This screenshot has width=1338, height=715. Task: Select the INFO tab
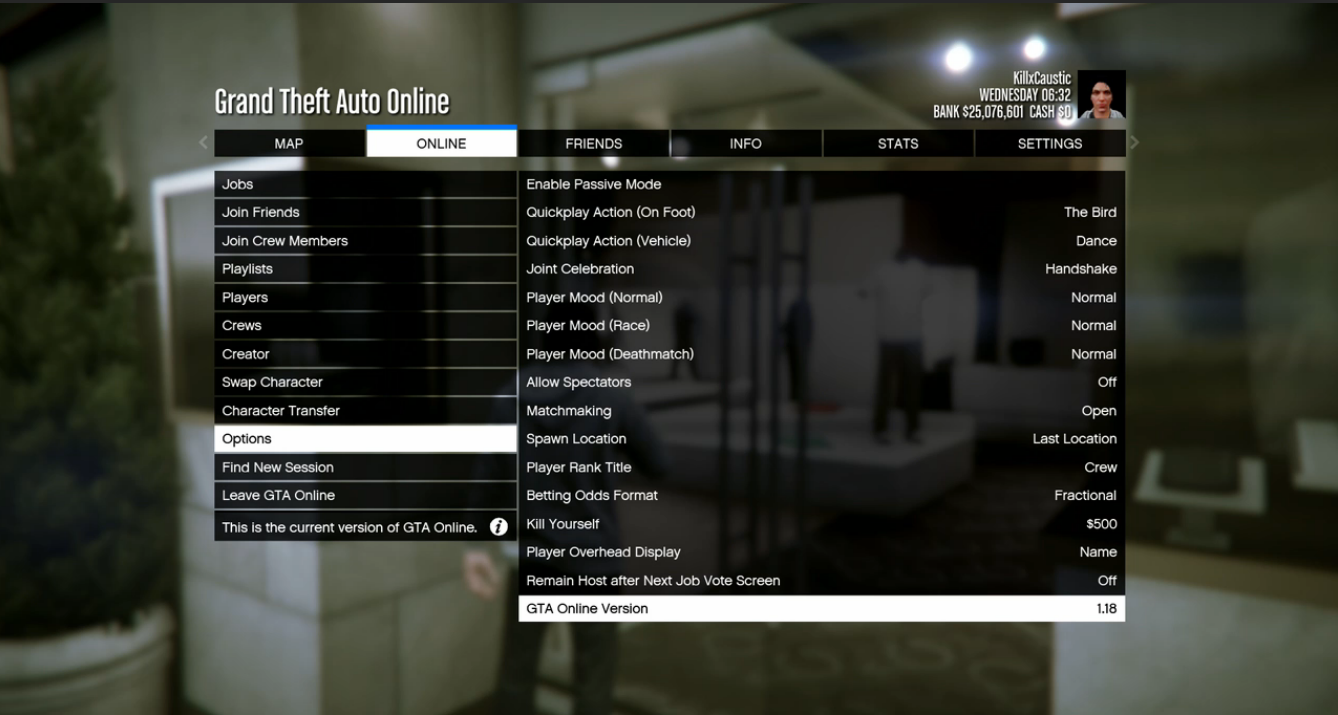(745, 144)
